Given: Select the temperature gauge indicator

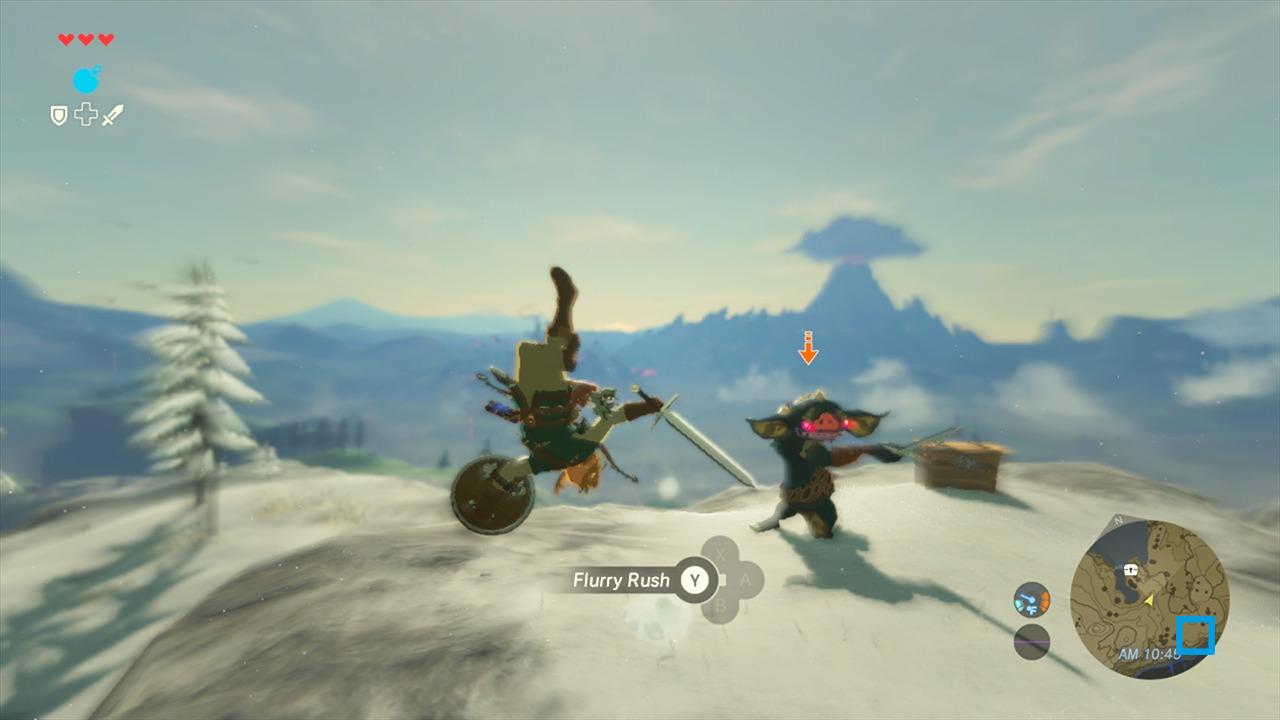Looking at the screenshot, I should pyautogui.click(x=1031, y=600).
